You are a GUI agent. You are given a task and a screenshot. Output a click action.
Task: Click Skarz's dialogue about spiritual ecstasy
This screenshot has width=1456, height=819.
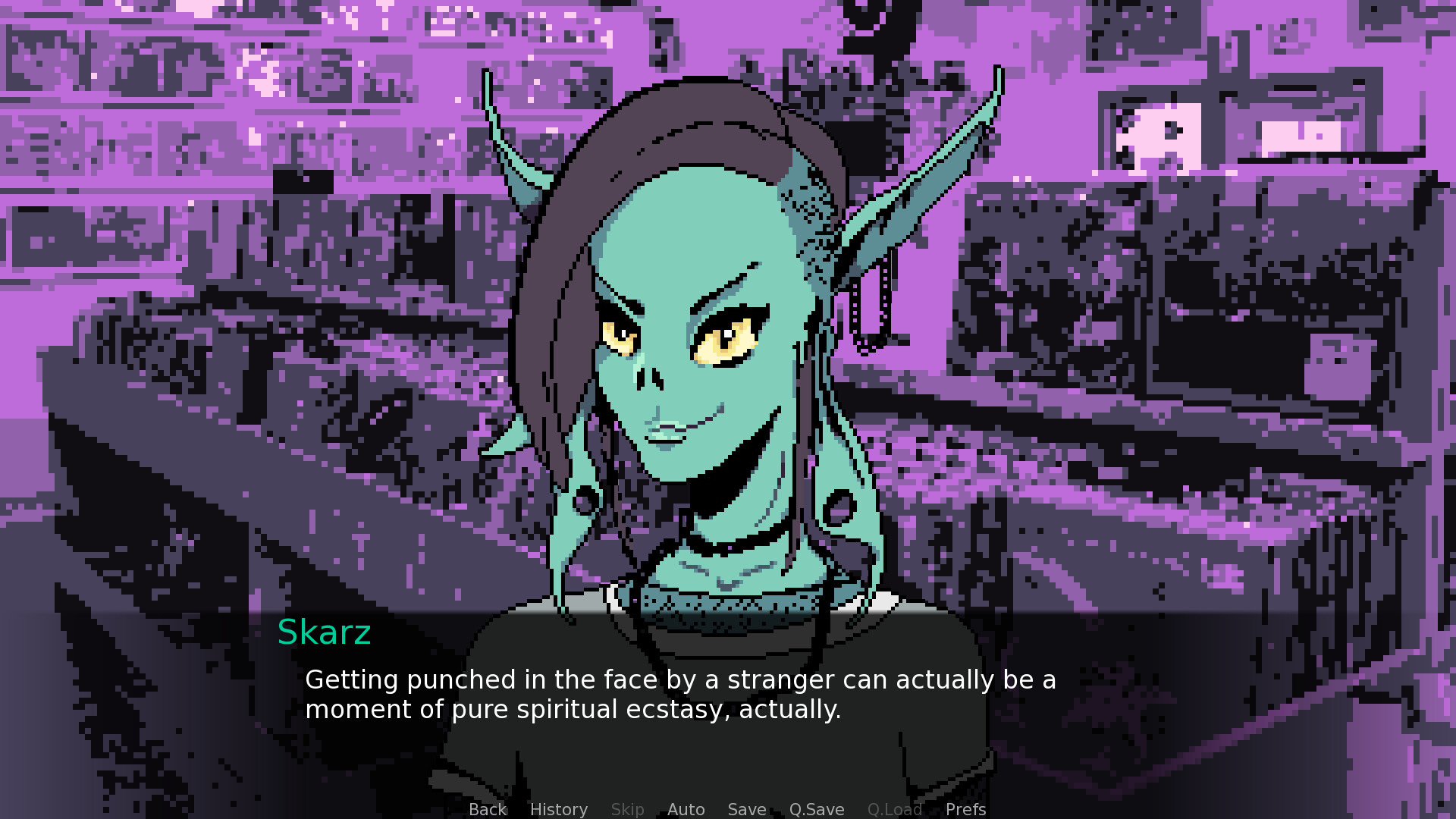pyautogui.click(x=680, y=694)
